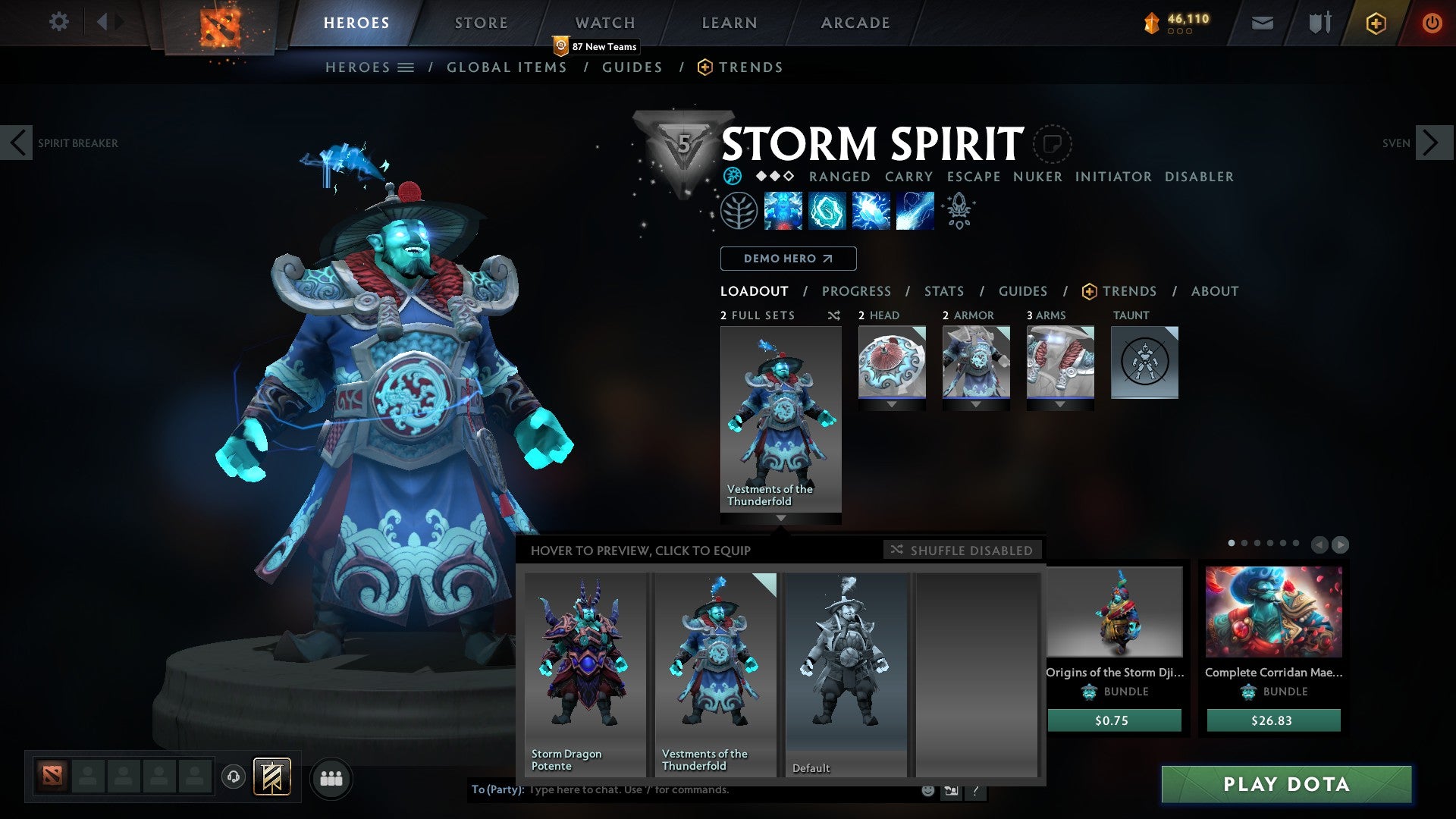
Task: Expand the Head slot item arrow
Action: pos(892,404)
